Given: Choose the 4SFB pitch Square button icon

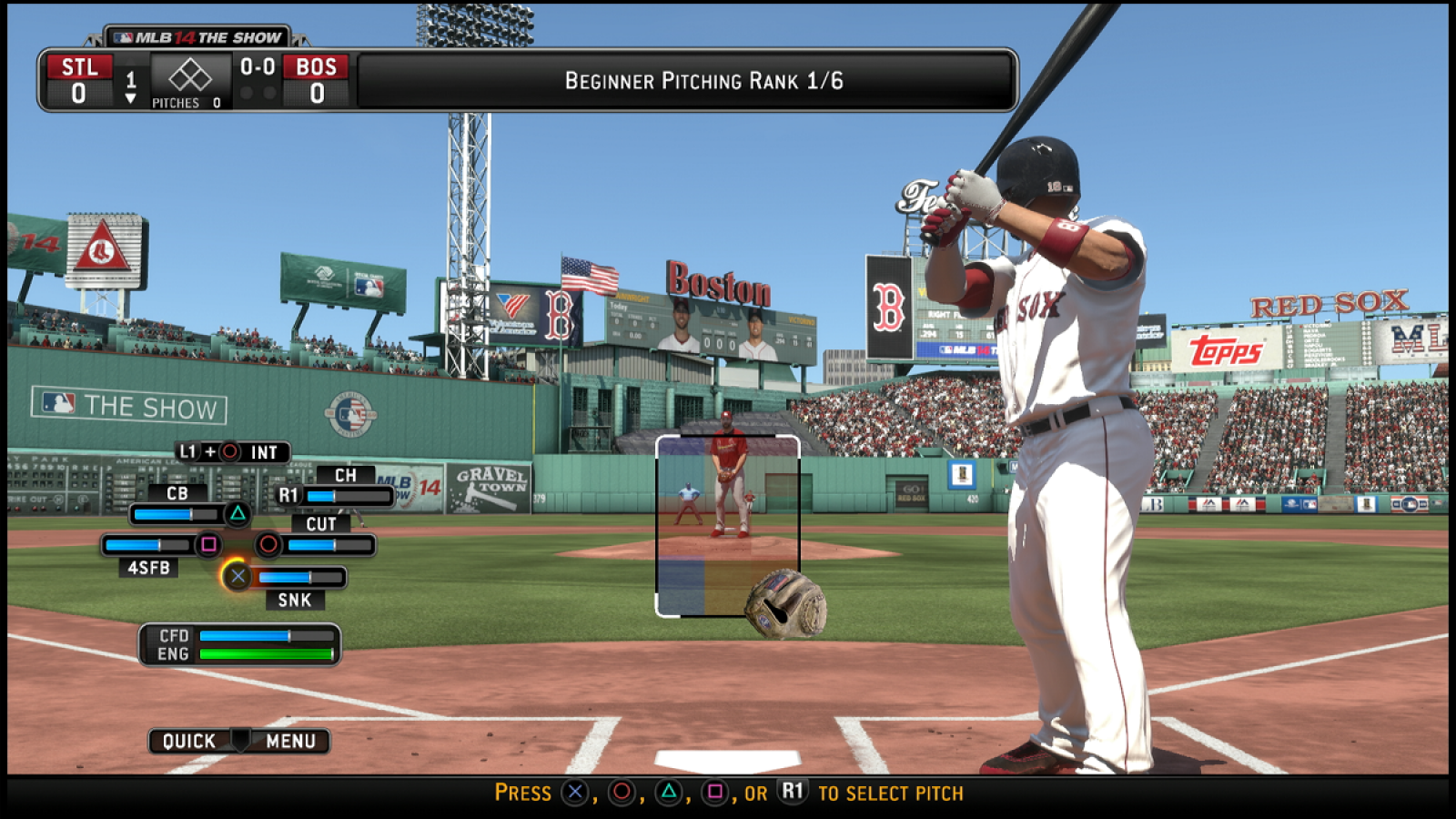Looking at the screenshot, I should (x=208, y=544).
